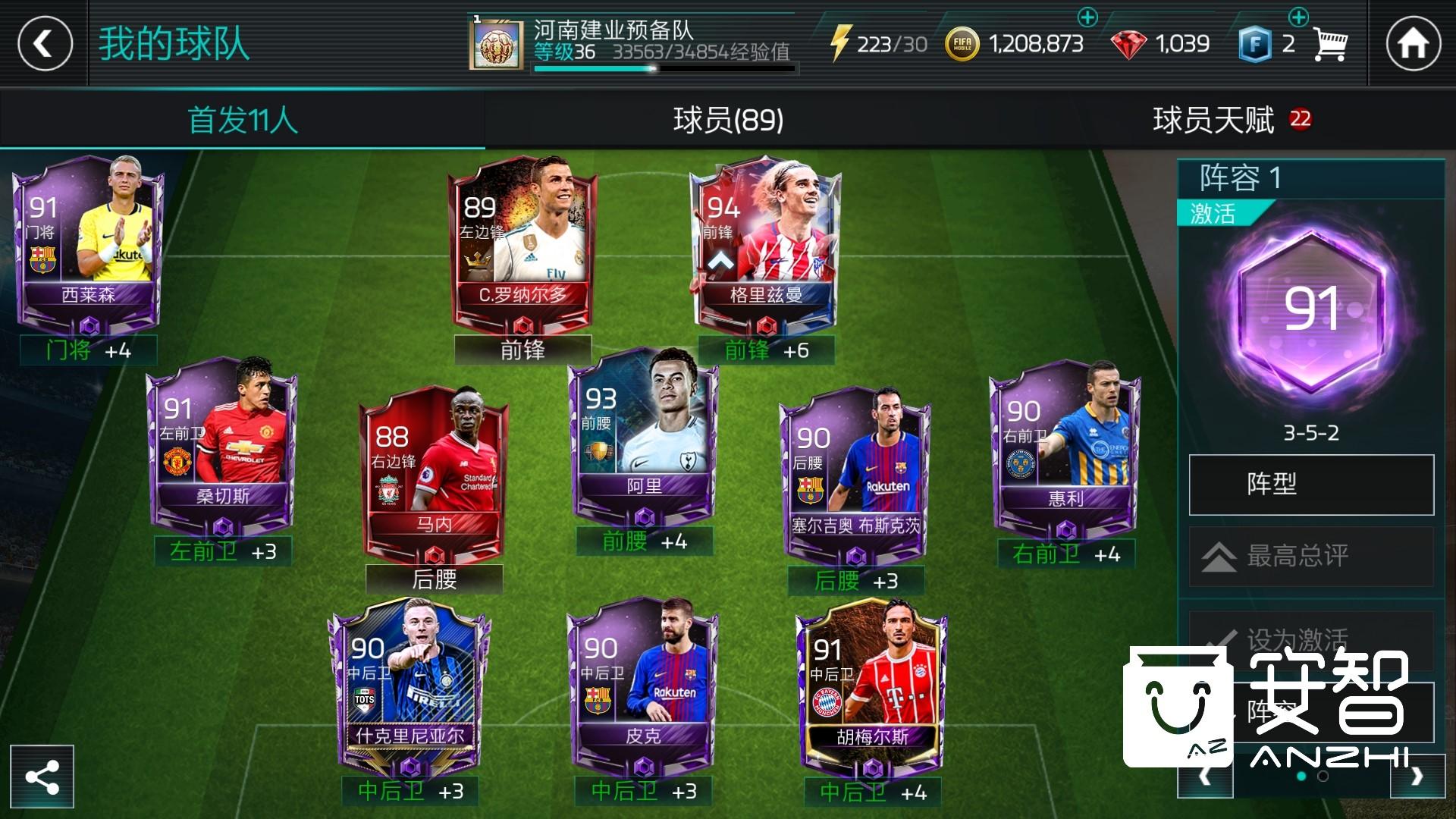Go back with the arrow button
The height and width of the screenshot is (819, 1456).
[x=45, y=43]
